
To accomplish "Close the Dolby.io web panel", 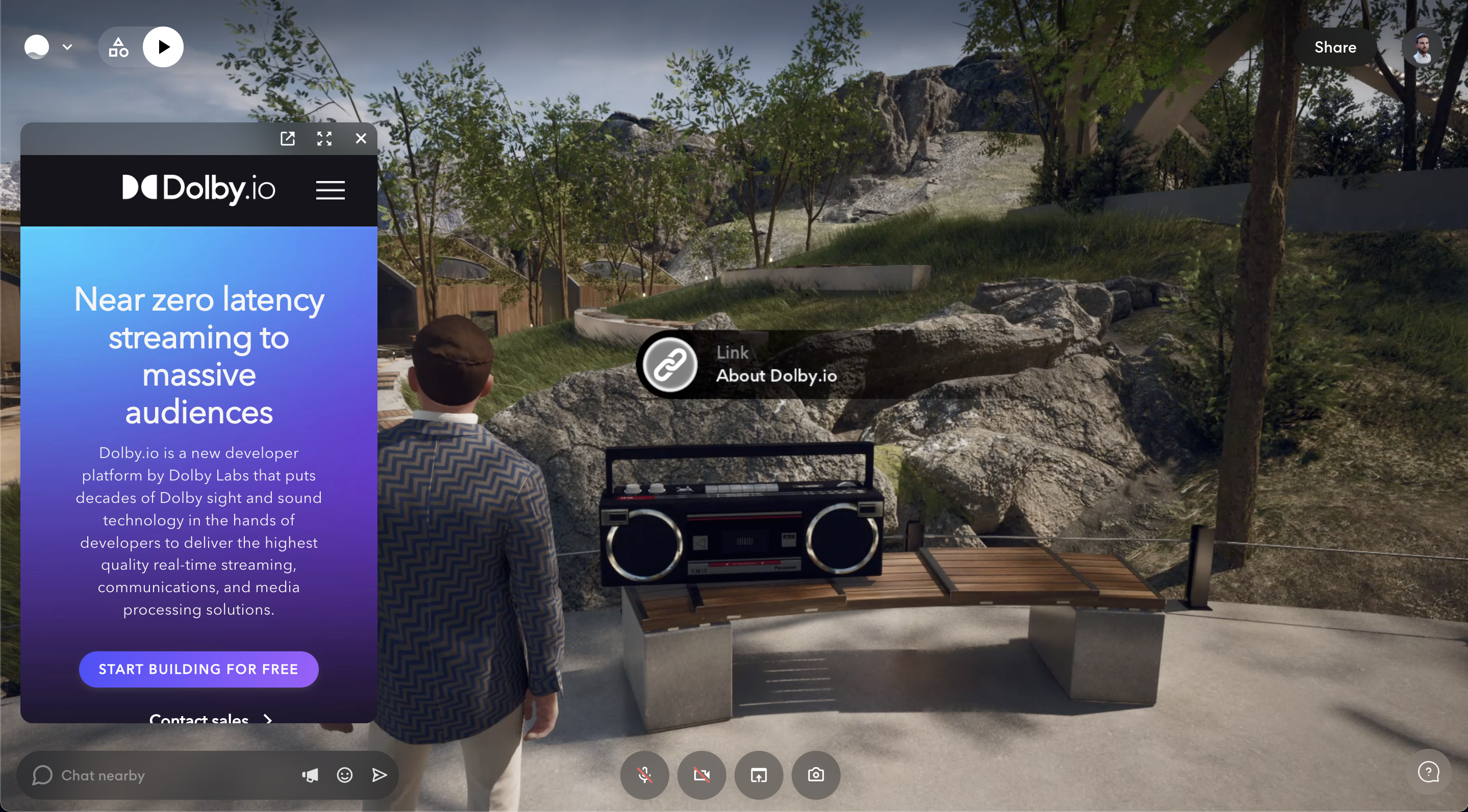I will 361,138.
